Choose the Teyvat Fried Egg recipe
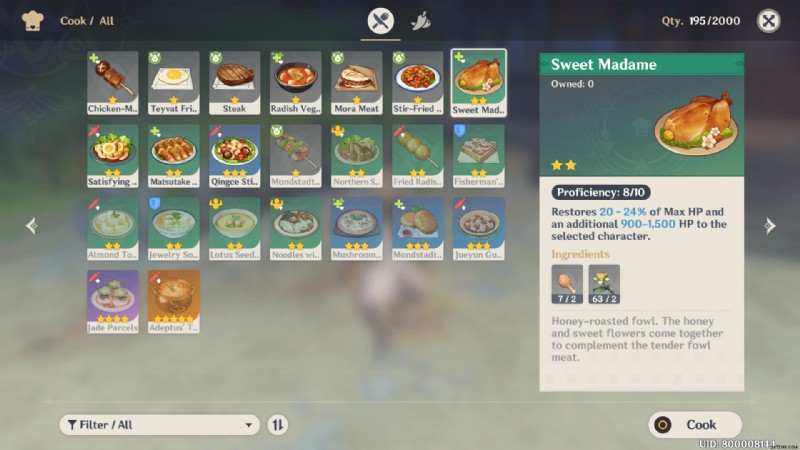800x450 pixels. [x=174, y=83]
